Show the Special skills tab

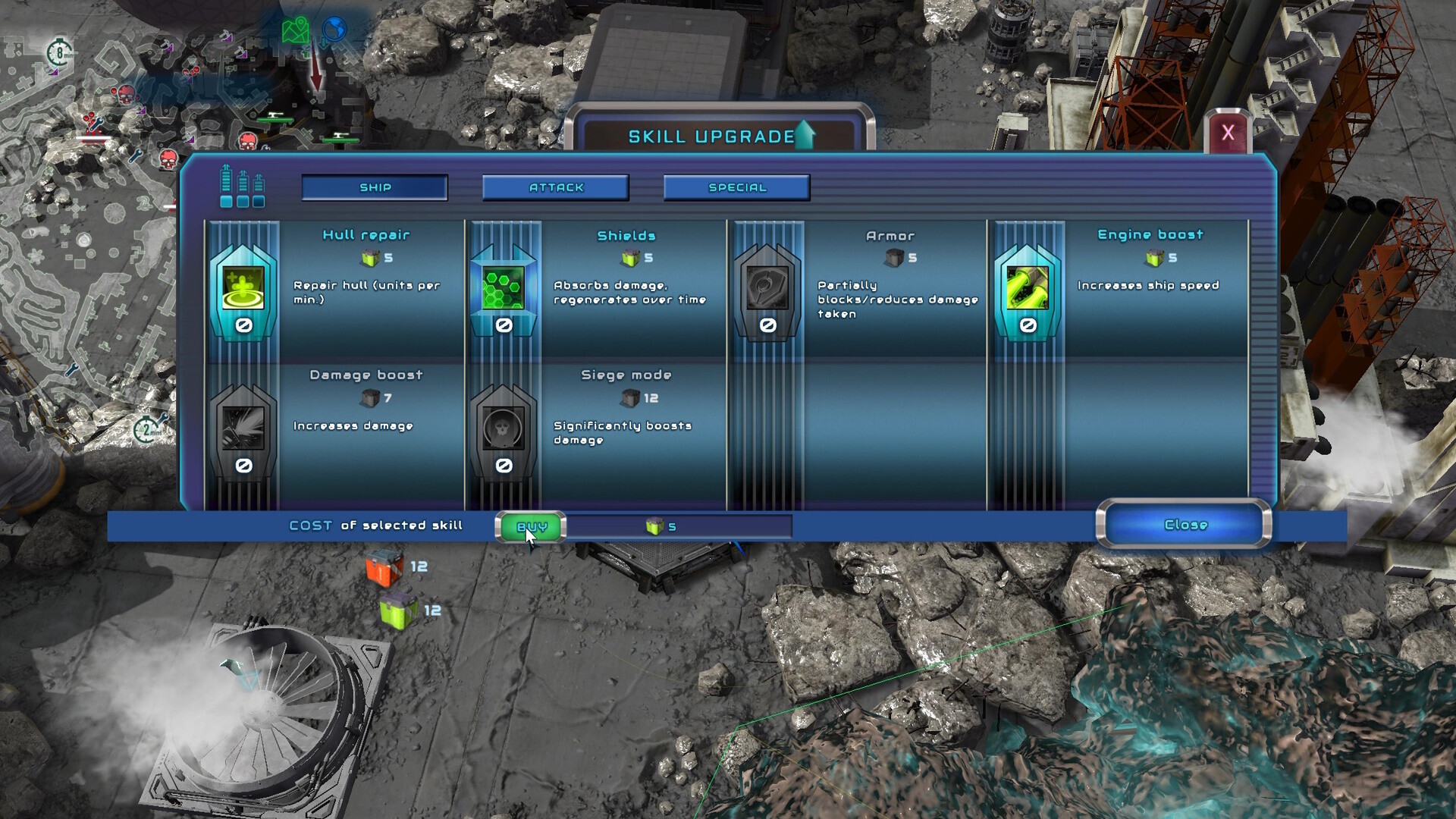tap(737, 187)
